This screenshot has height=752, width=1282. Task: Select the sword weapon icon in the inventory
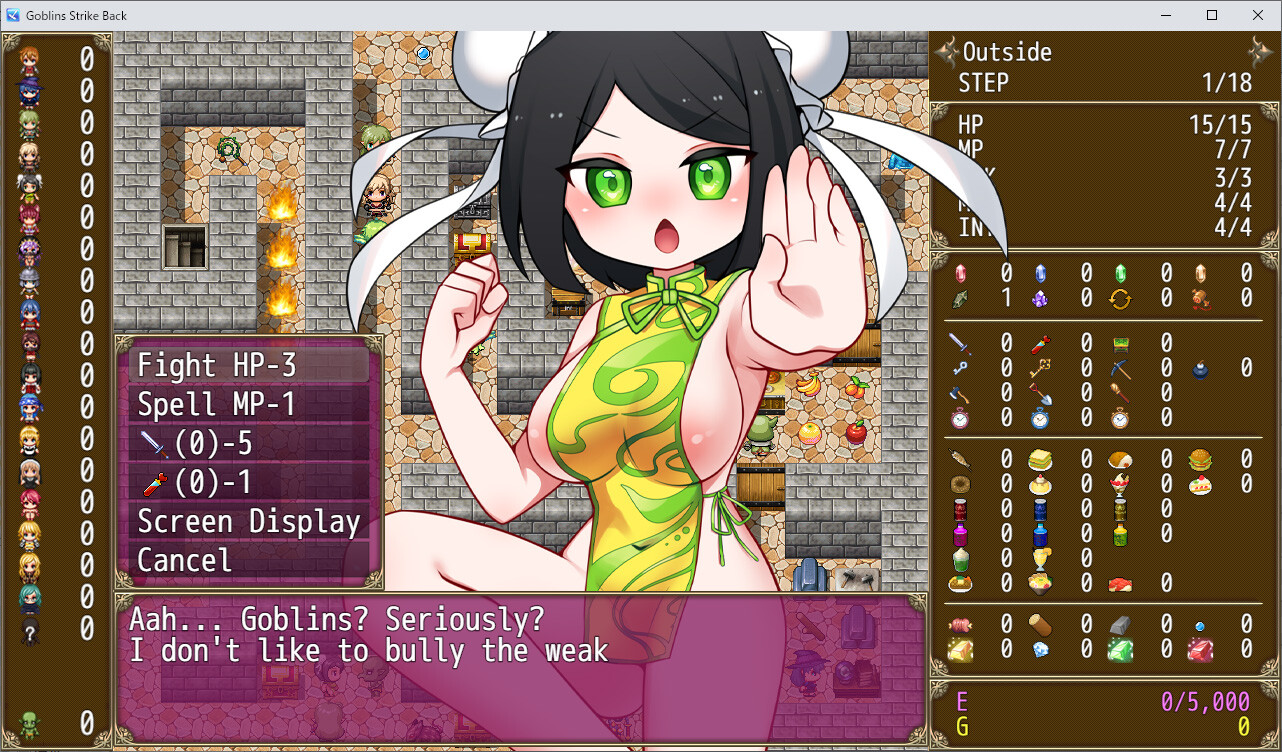(x=959, y=343)
